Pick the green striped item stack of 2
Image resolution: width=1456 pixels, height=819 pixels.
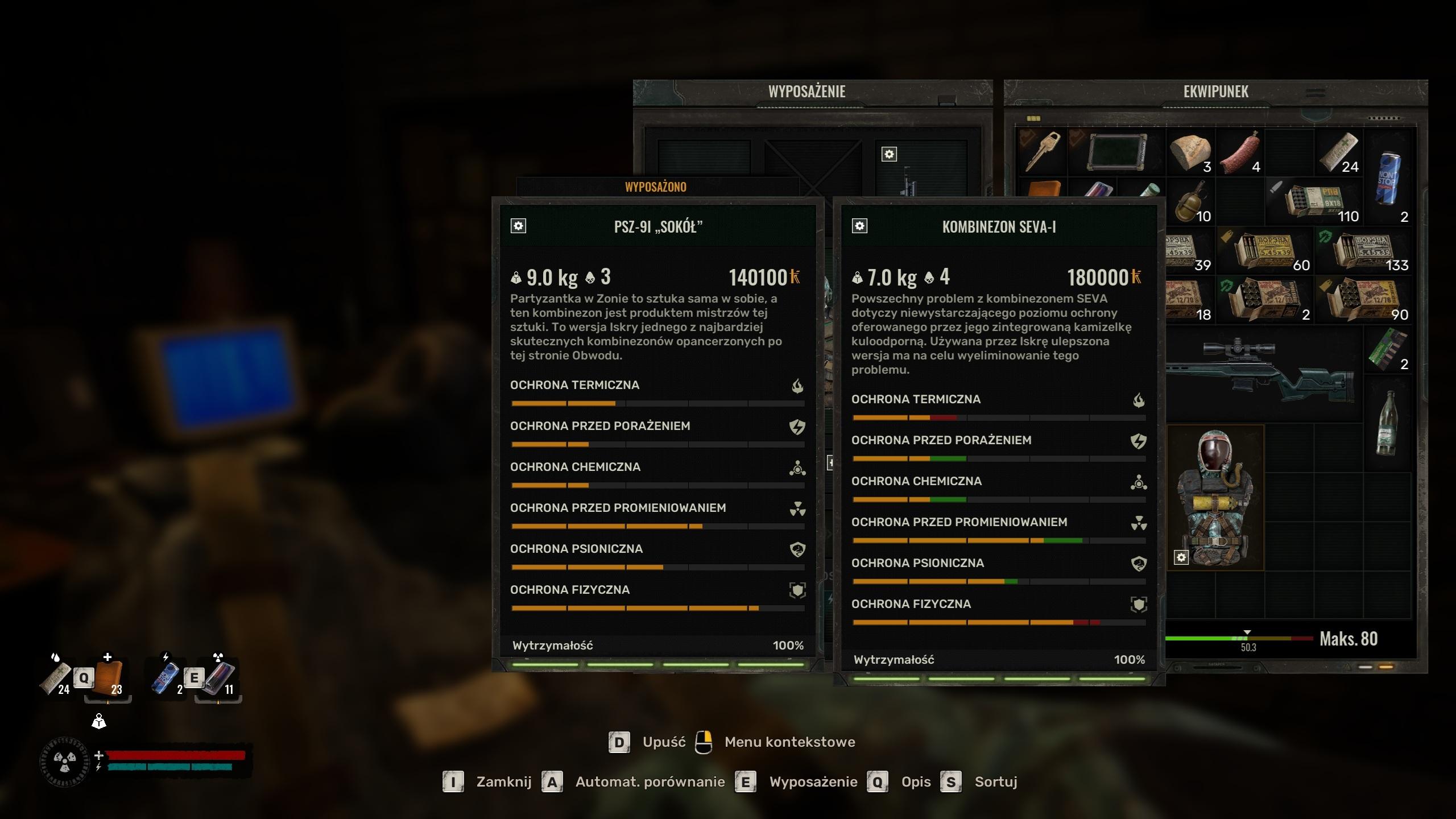[1387, 349]
